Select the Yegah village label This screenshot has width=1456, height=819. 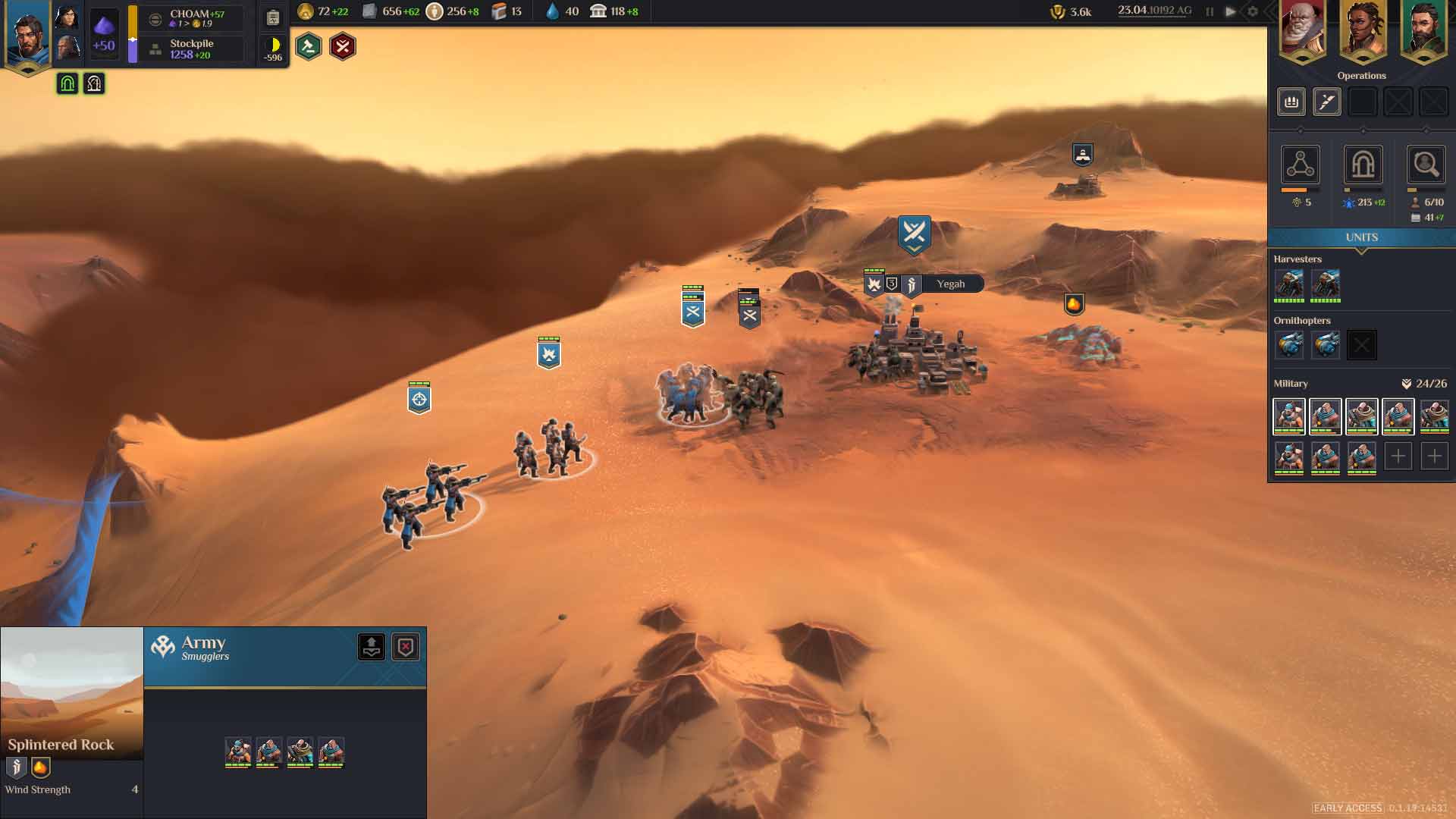(950, 284)
